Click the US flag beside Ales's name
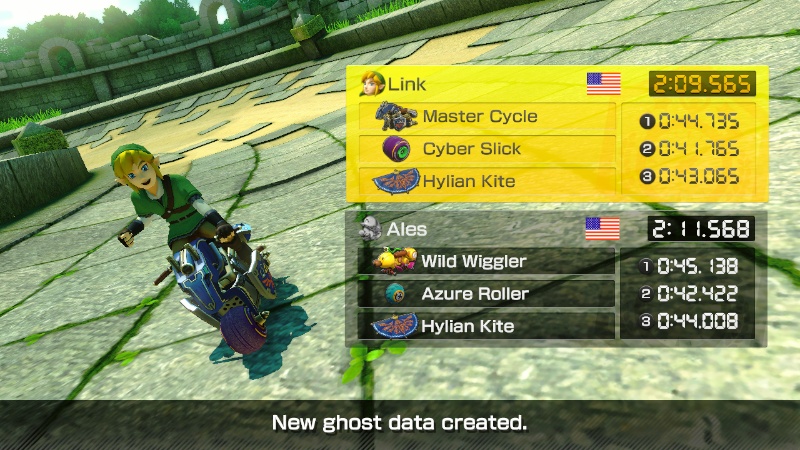800x450 pixels. click(602, 229)
